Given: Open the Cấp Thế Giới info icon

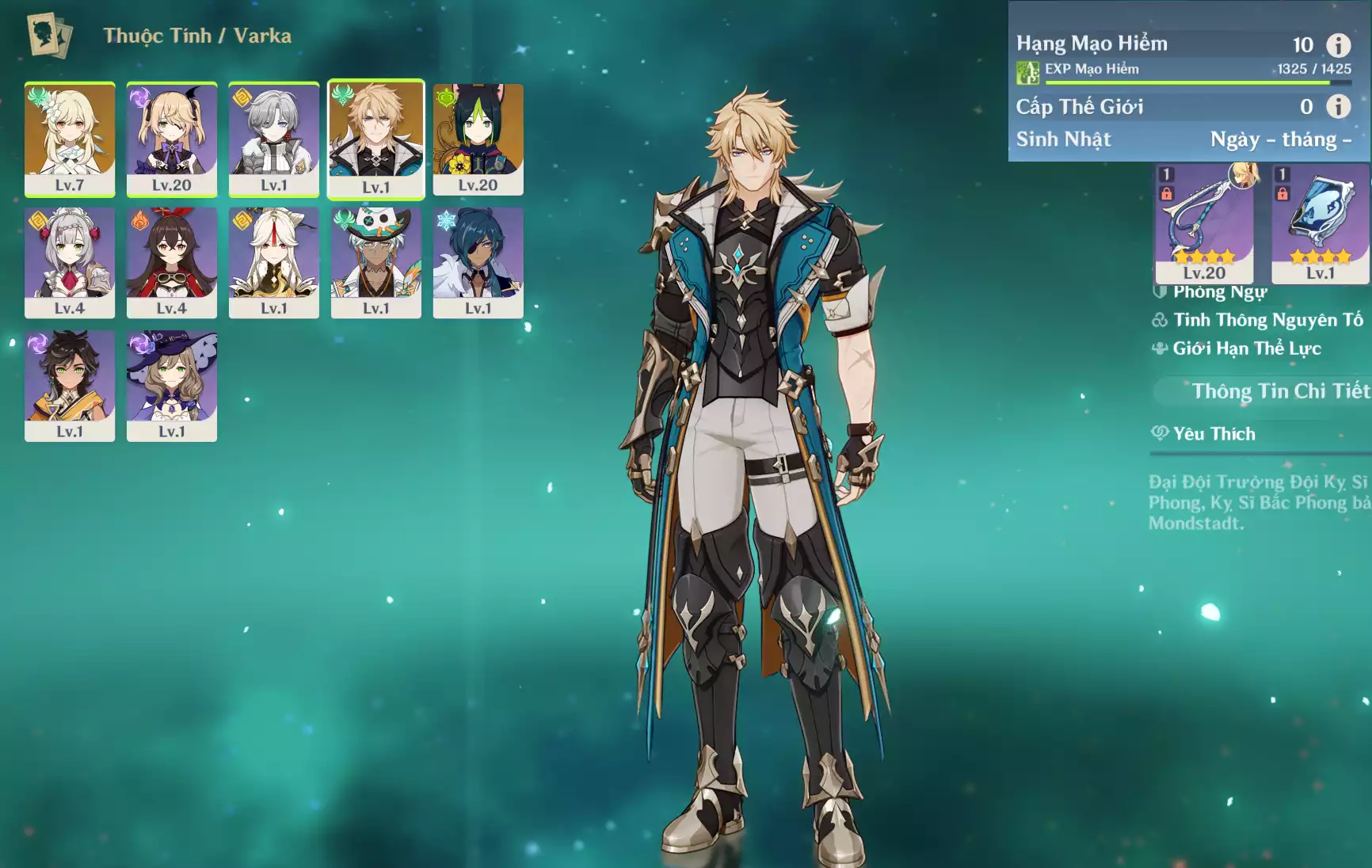Looking at the screenshot, I should pos(1338,106).
